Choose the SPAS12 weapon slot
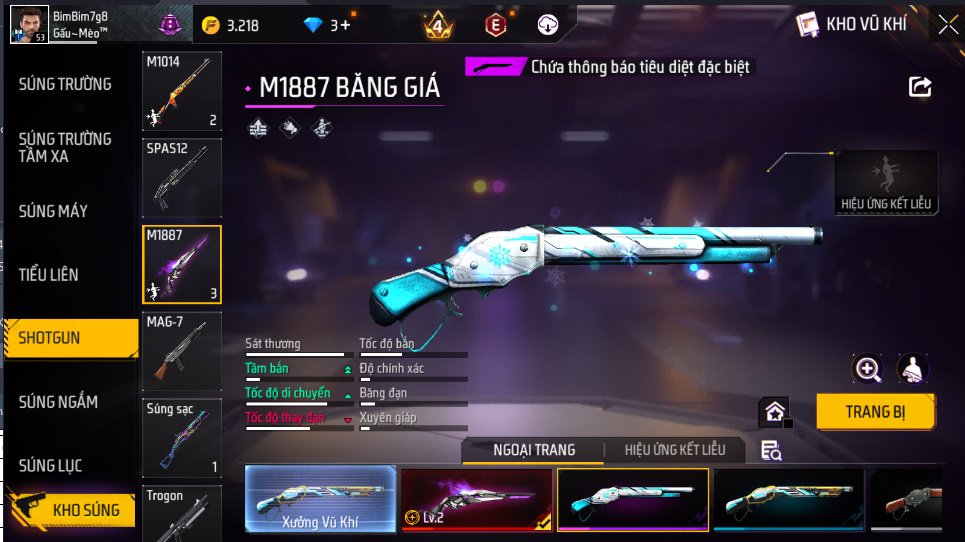This screenshot has width=965, height=542. click(x=182, y=177)
